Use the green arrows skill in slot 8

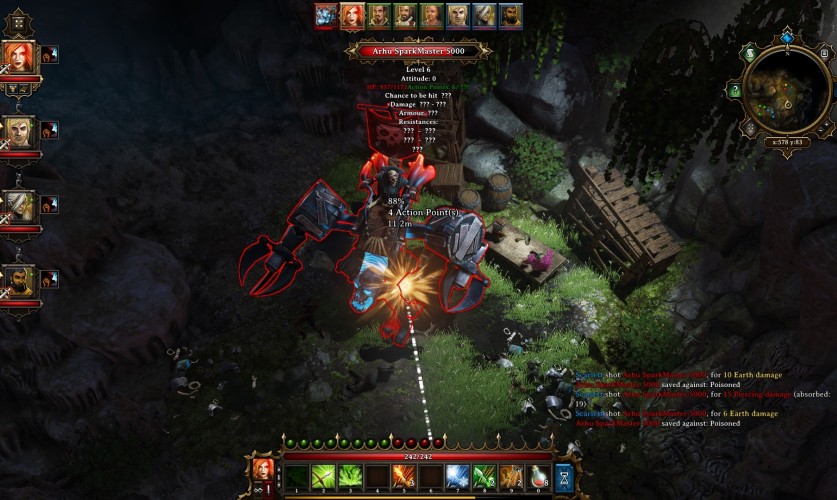(485, 476)
